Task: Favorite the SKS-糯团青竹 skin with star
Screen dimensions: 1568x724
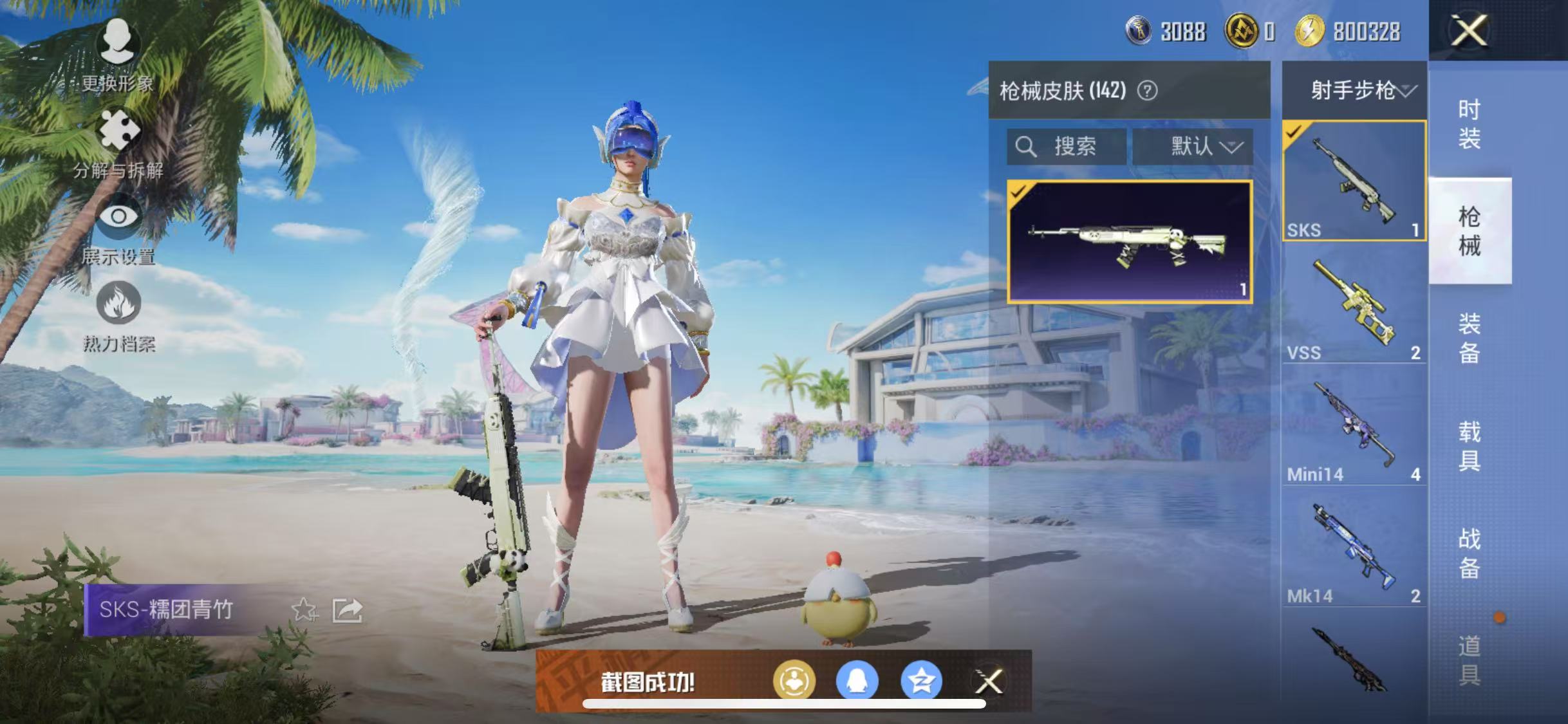Action: click(x=304, y=610)
